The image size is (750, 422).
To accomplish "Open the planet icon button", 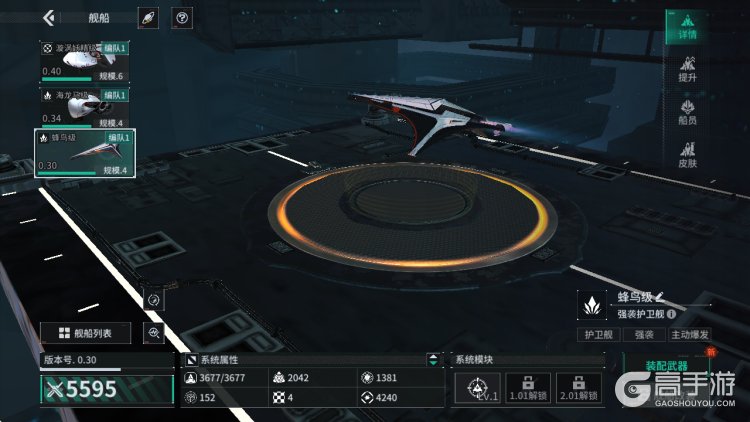I will (x=148, y=18).
